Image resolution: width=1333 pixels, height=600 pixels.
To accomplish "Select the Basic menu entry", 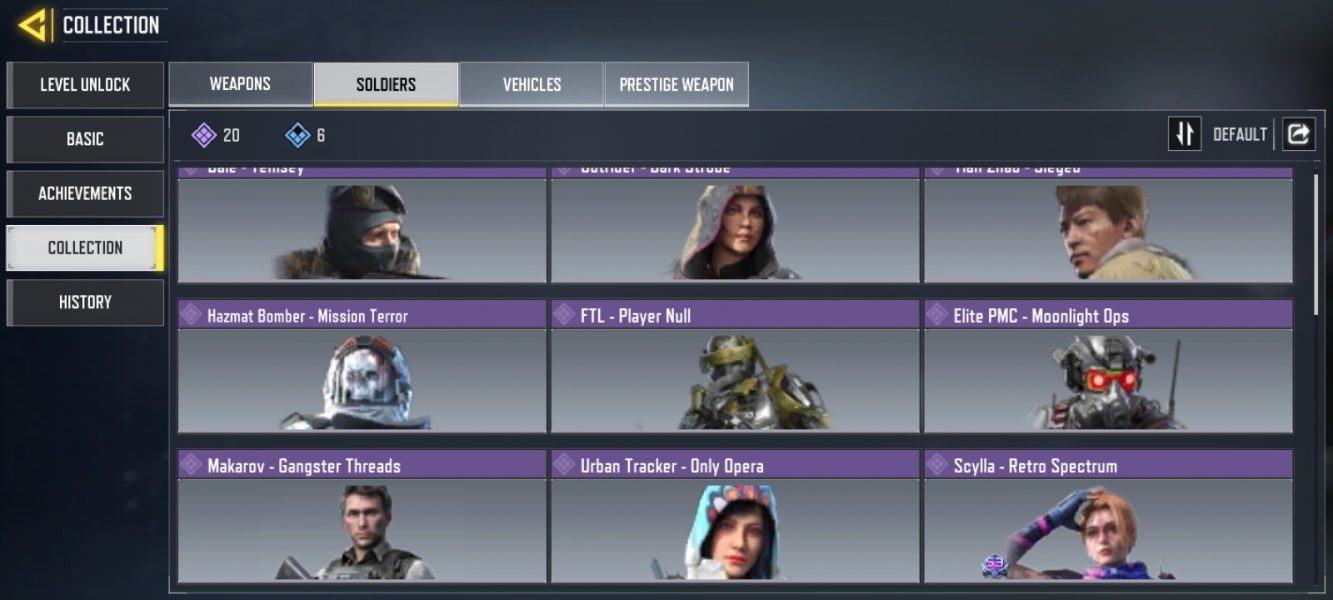I will (85, 139).
